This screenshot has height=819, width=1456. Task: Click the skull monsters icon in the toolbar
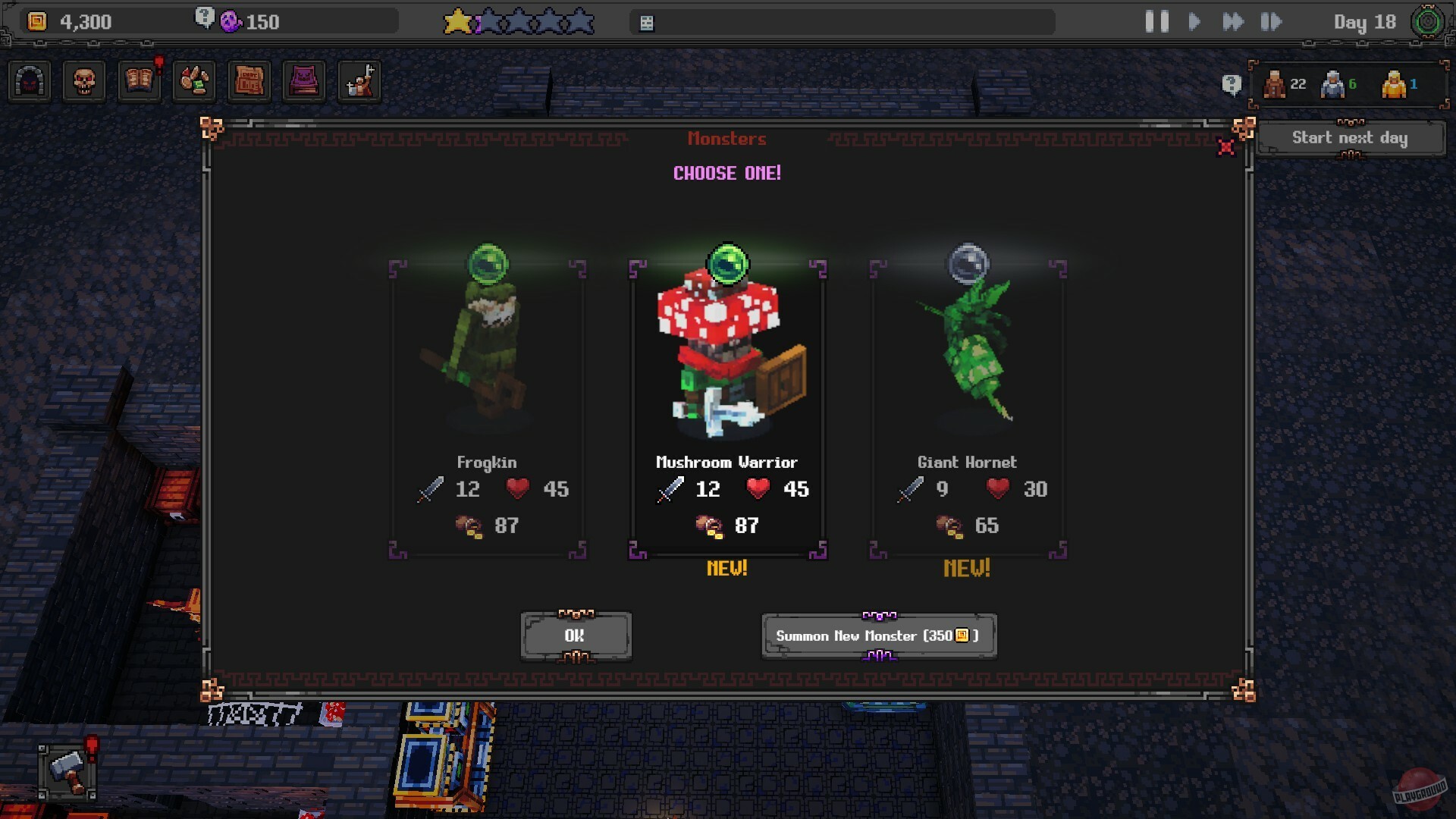[x=83, y=81]
